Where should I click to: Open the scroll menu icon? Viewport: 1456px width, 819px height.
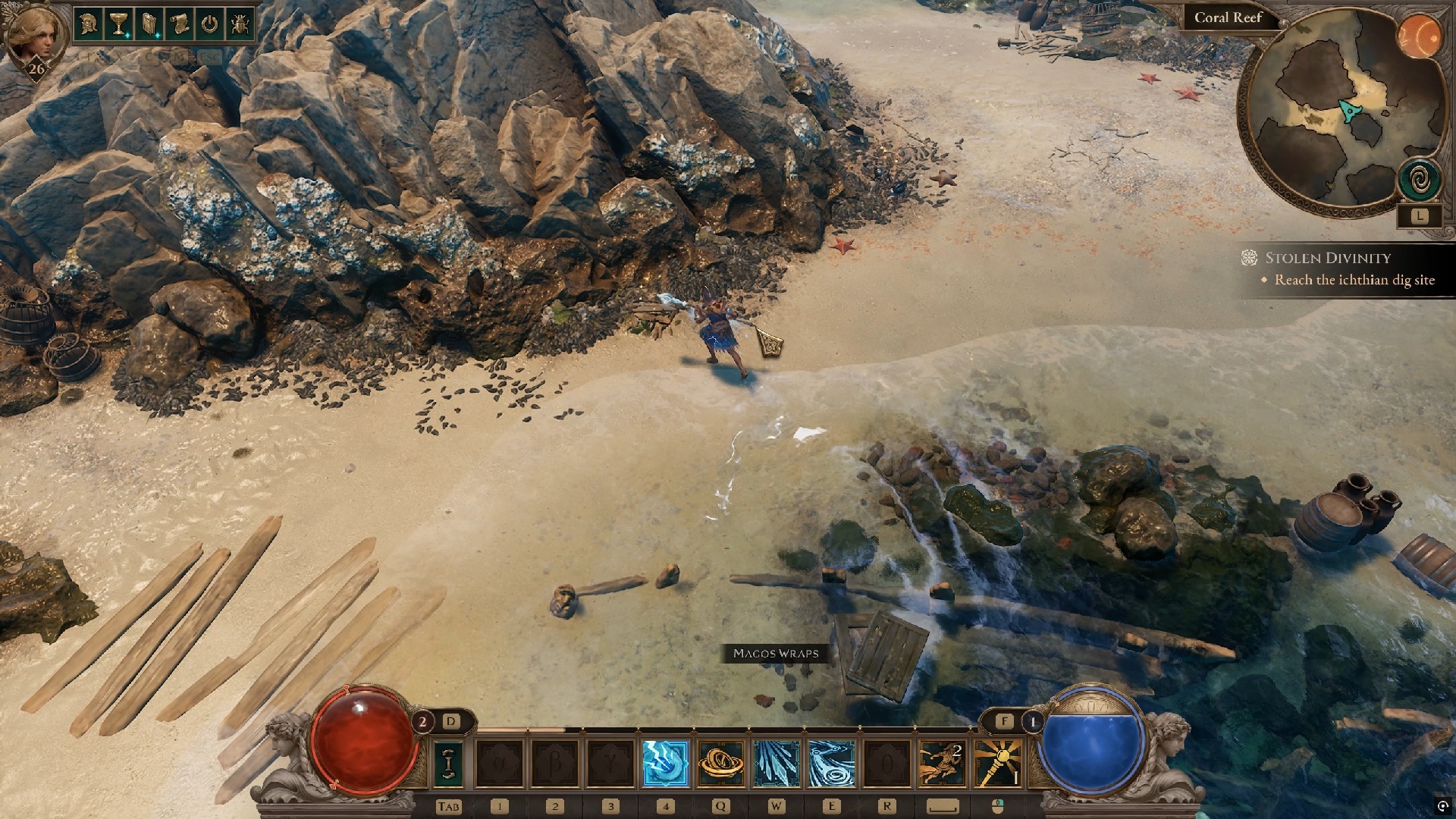click(x=179, y=24)
